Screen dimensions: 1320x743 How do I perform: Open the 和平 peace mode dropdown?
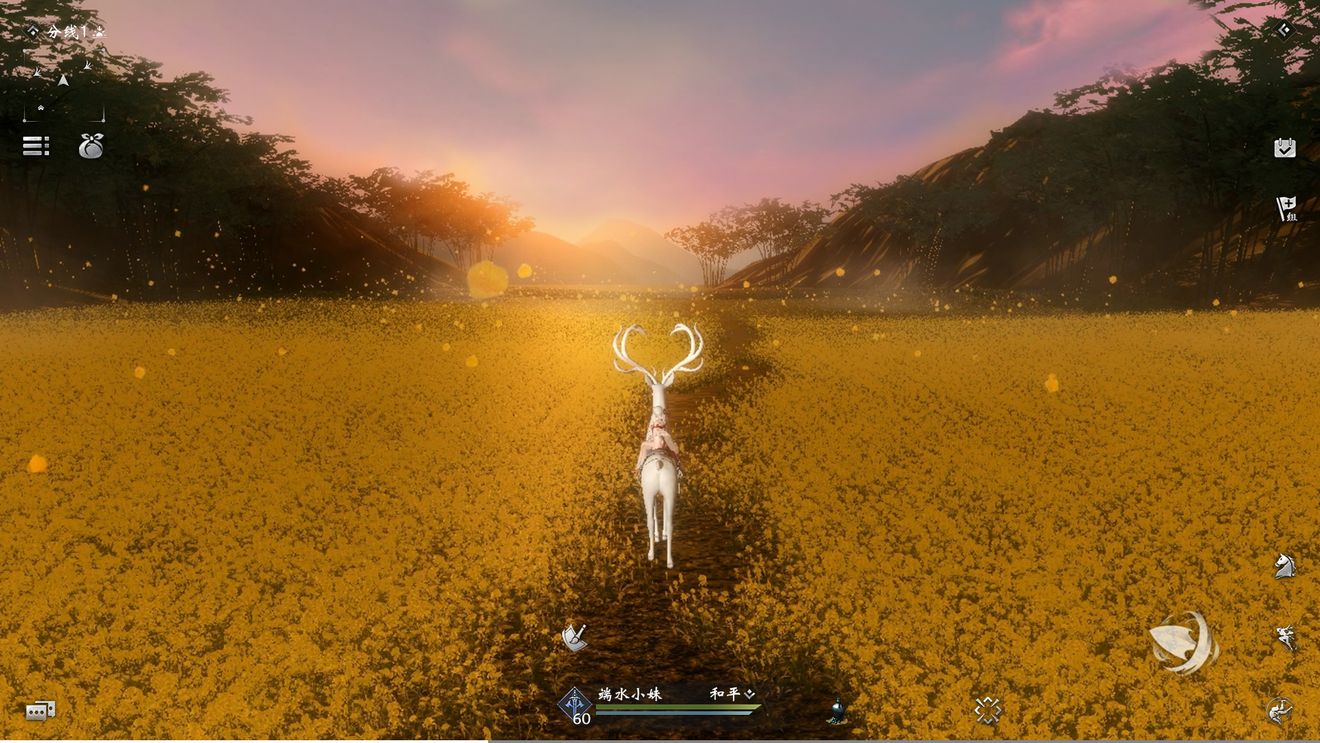click(733, 693)
